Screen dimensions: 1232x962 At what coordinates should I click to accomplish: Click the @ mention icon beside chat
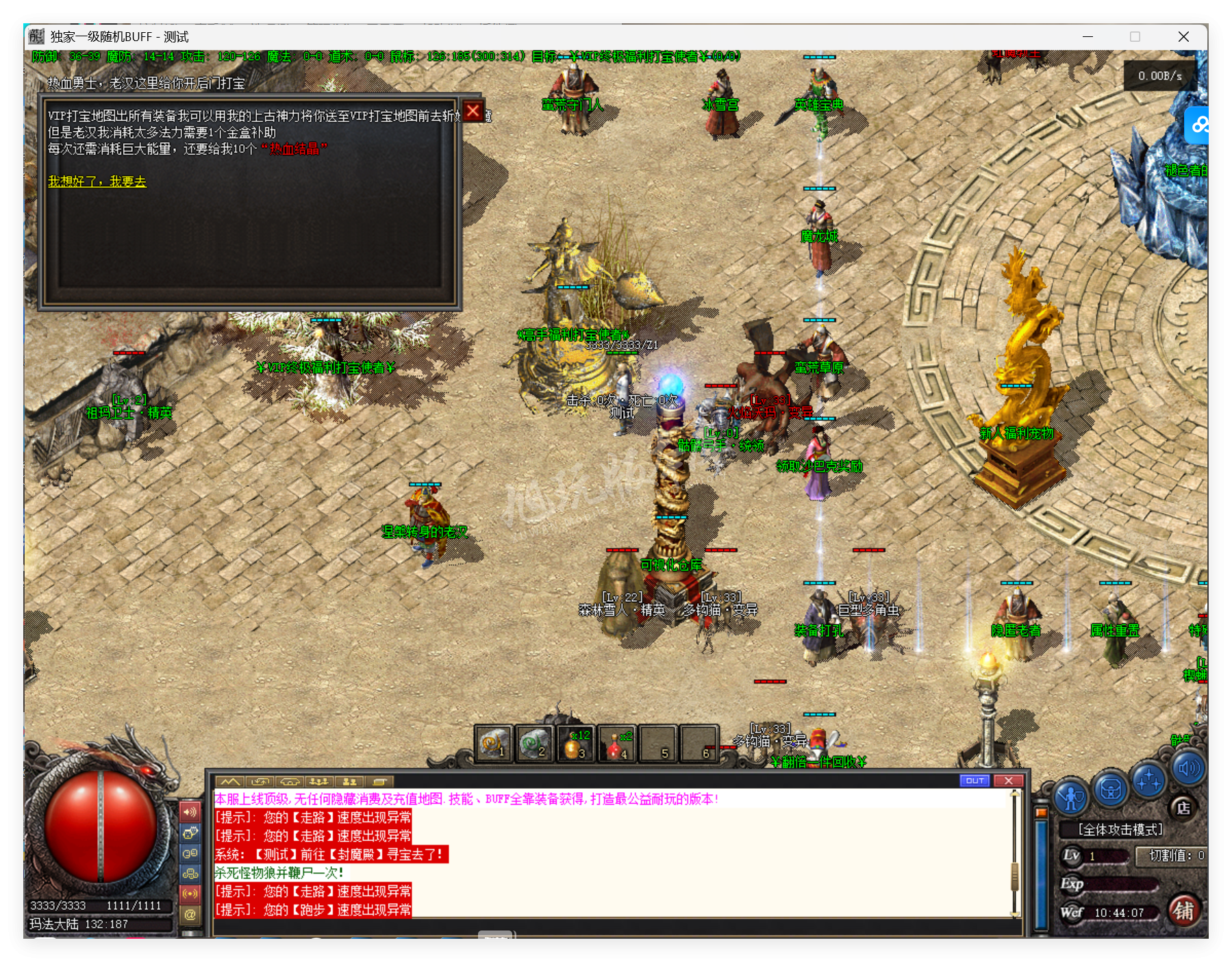pos(190,913)
